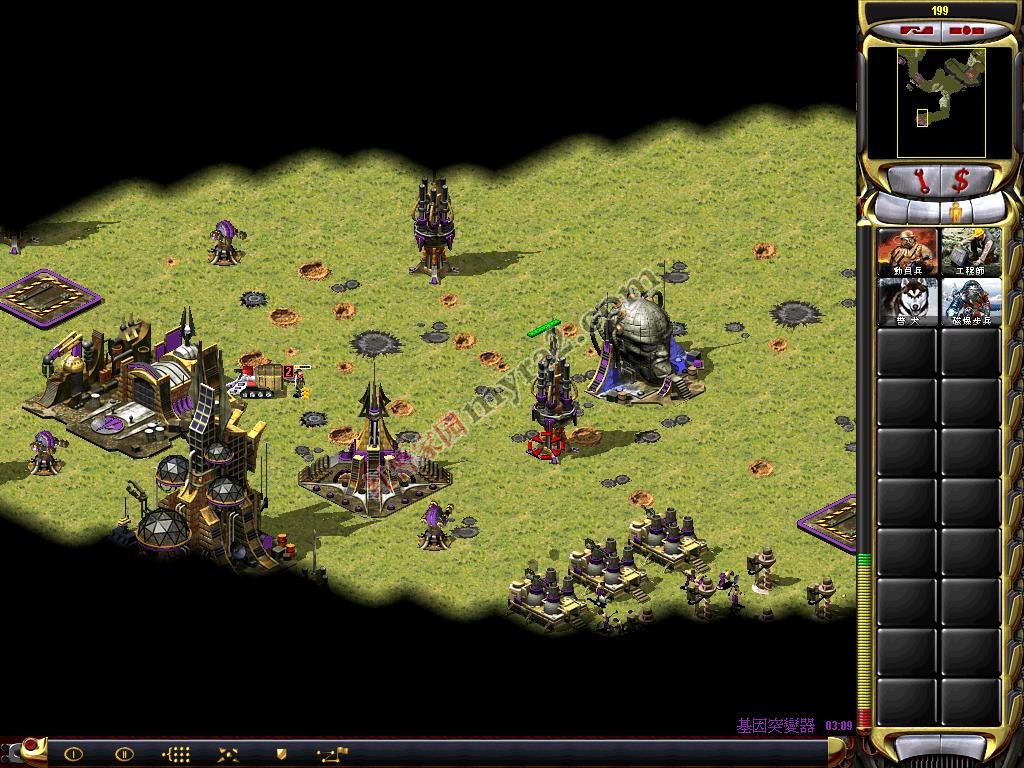Select team II on the command bar

(125, 754)
